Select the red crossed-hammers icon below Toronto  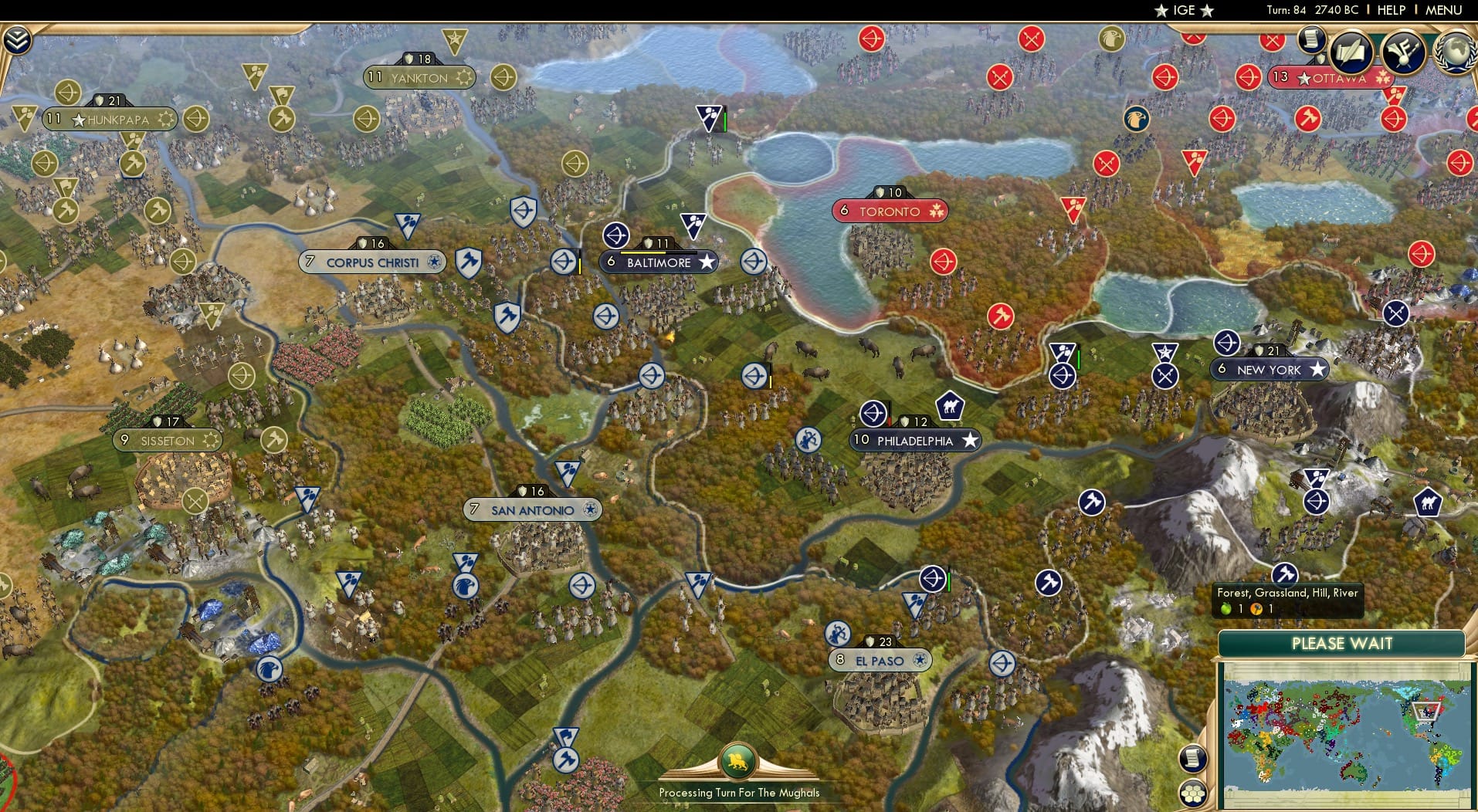coord(1000,316)
